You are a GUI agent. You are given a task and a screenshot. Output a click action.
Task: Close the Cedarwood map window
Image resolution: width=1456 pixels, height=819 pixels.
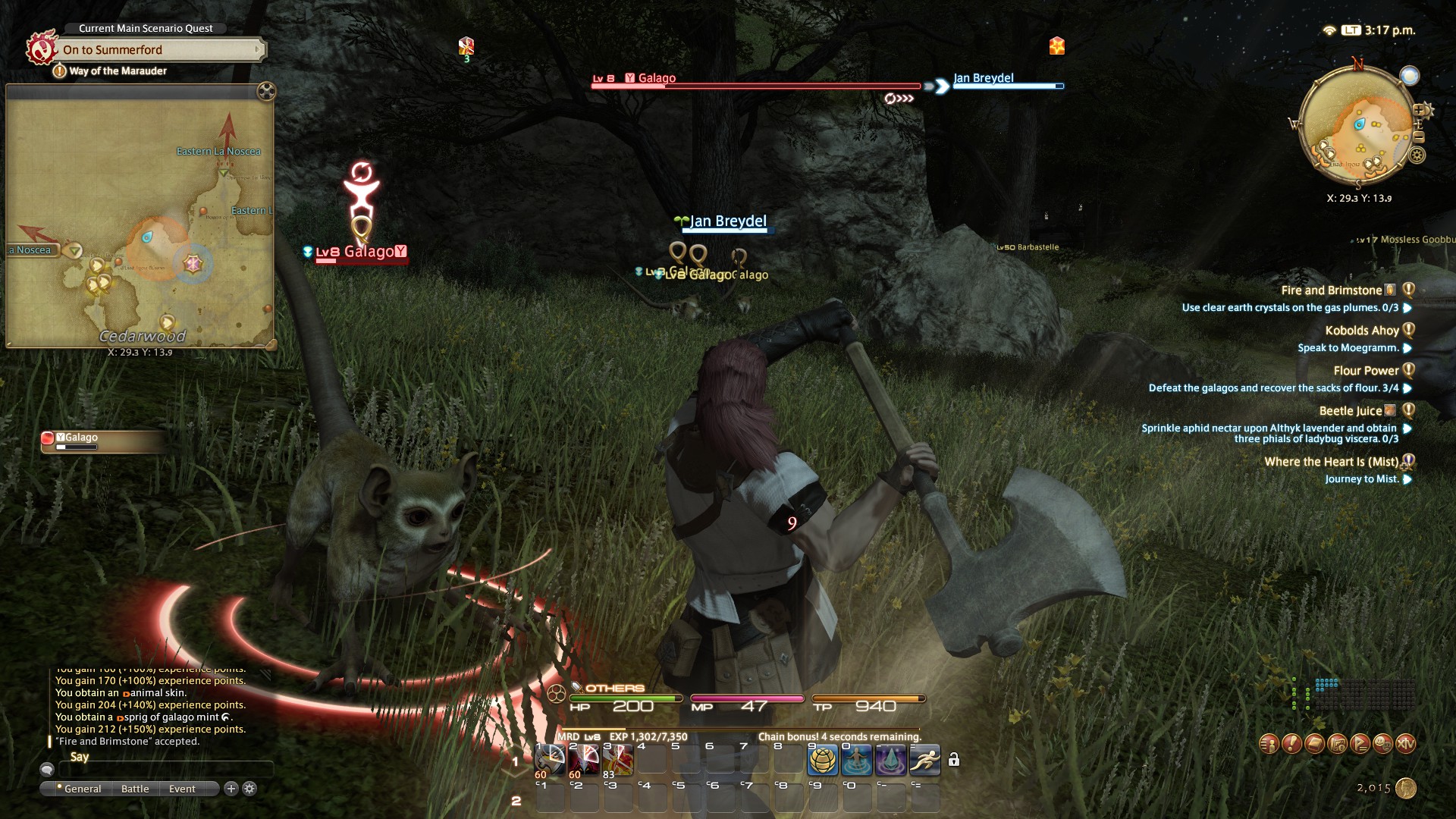coord(266,92)
